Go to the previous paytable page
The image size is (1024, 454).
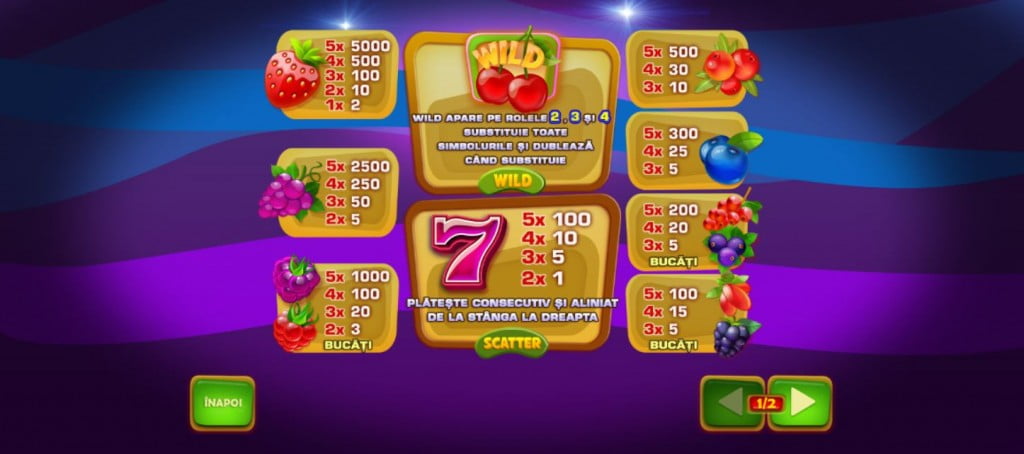coord(729,403)
